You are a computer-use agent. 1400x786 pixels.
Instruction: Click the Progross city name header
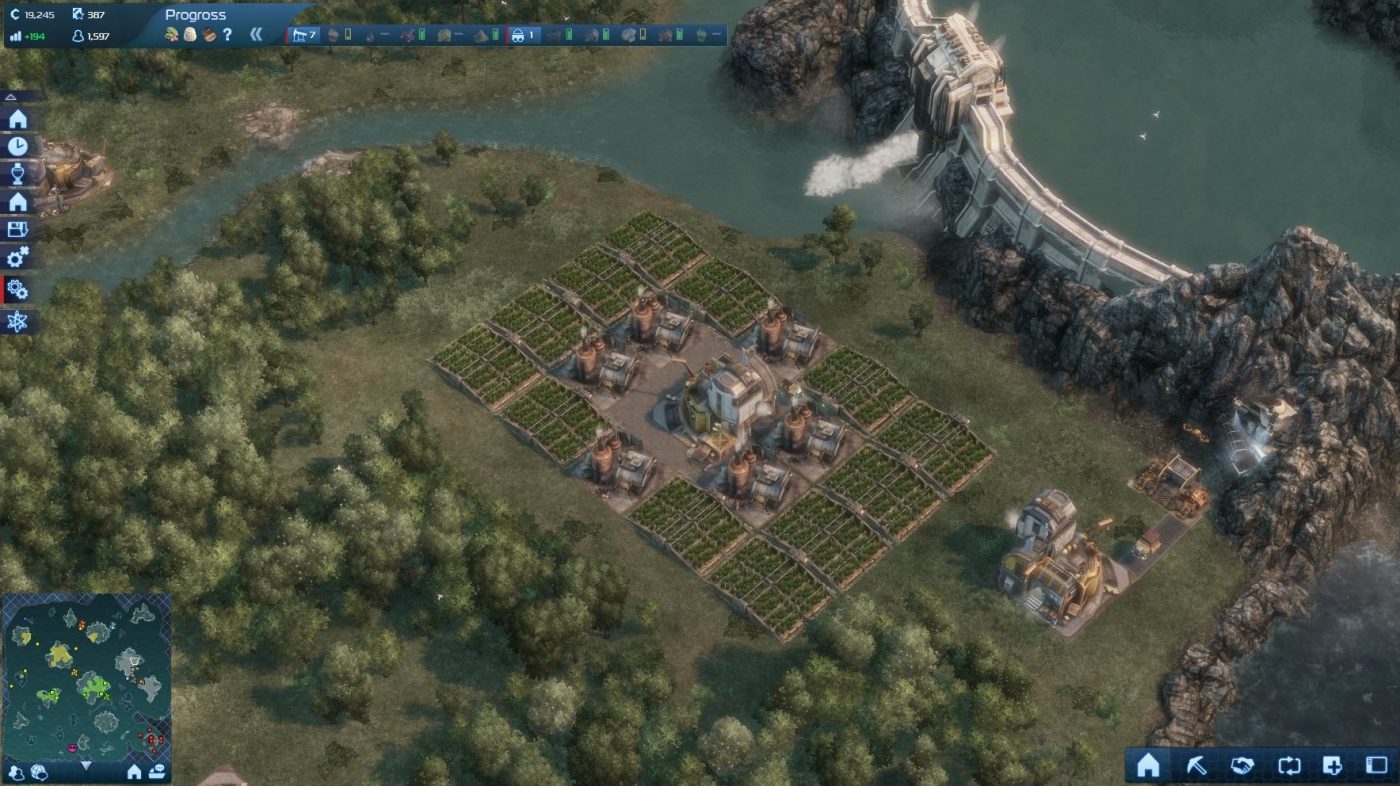pyautogui.click(x=196, y=15)
